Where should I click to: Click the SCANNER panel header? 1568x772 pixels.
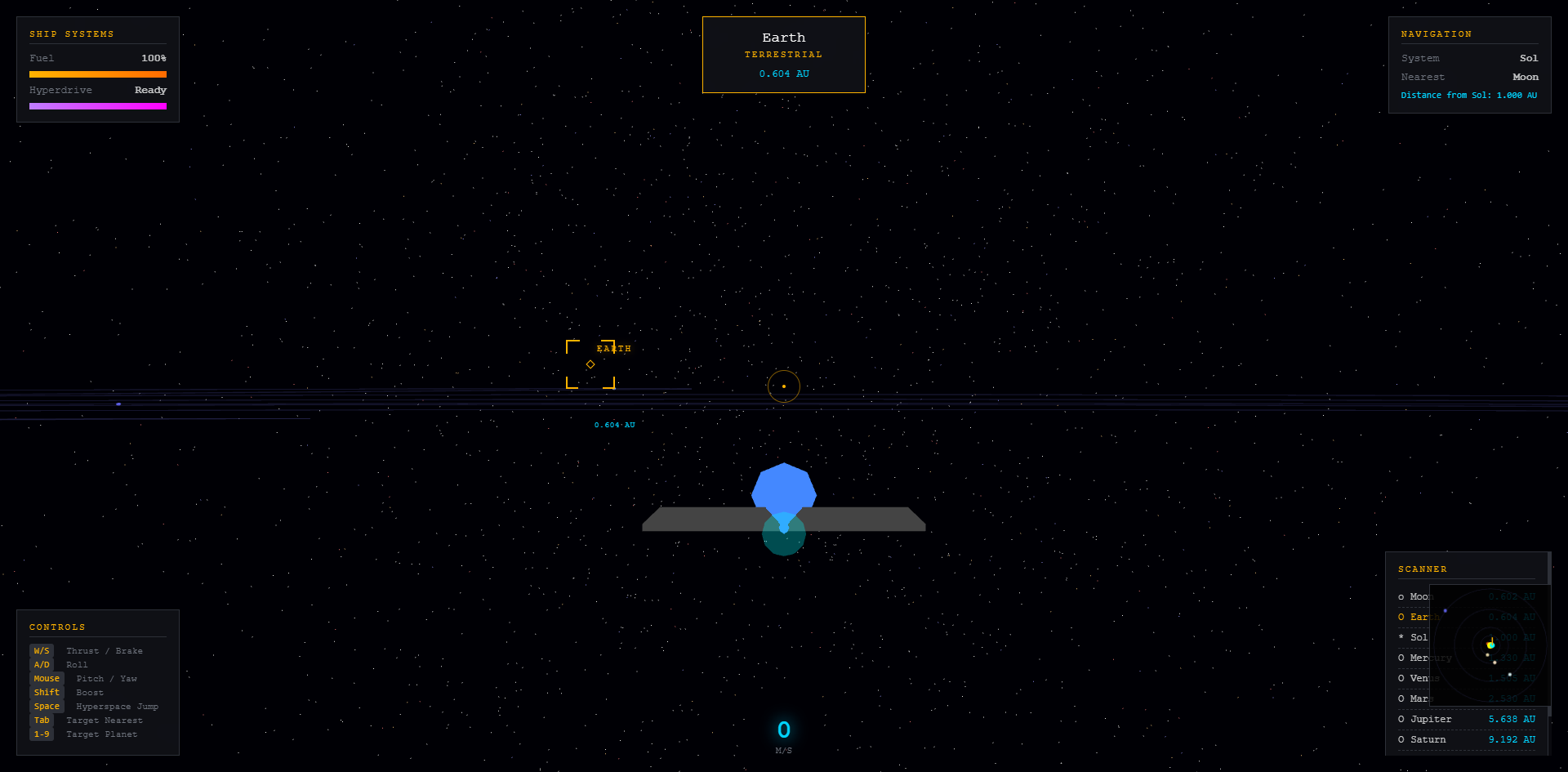1422,569
